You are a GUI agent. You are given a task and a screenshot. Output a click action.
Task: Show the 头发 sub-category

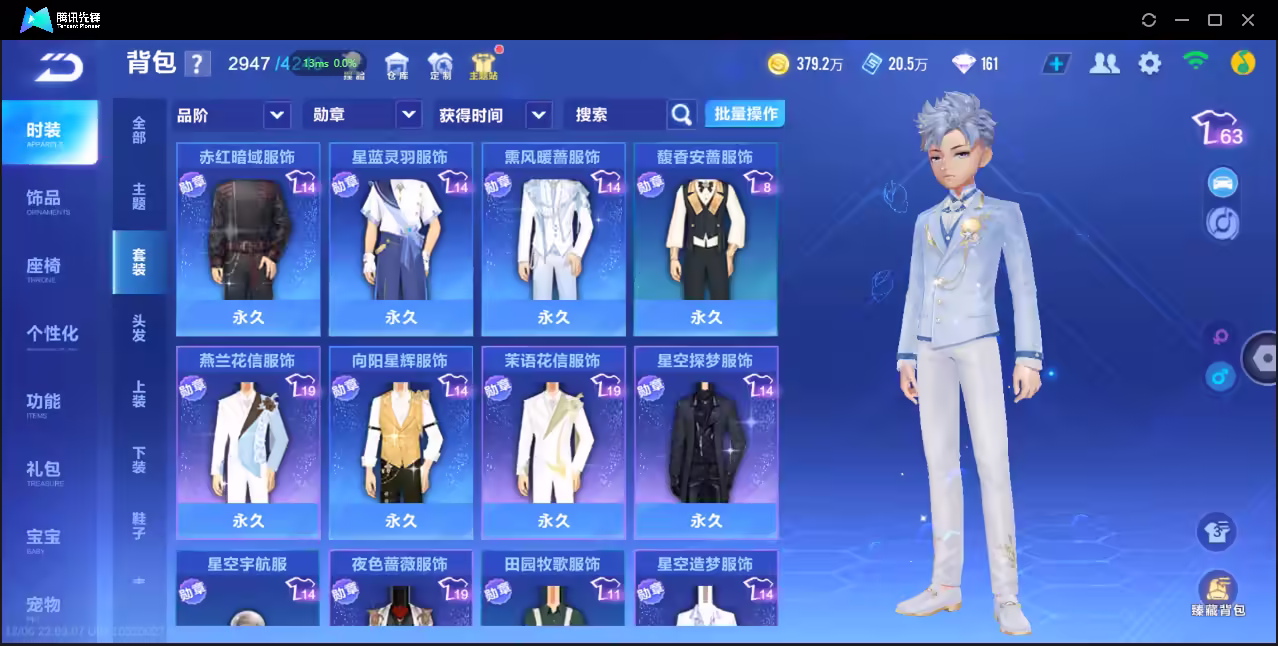(139, 329)
